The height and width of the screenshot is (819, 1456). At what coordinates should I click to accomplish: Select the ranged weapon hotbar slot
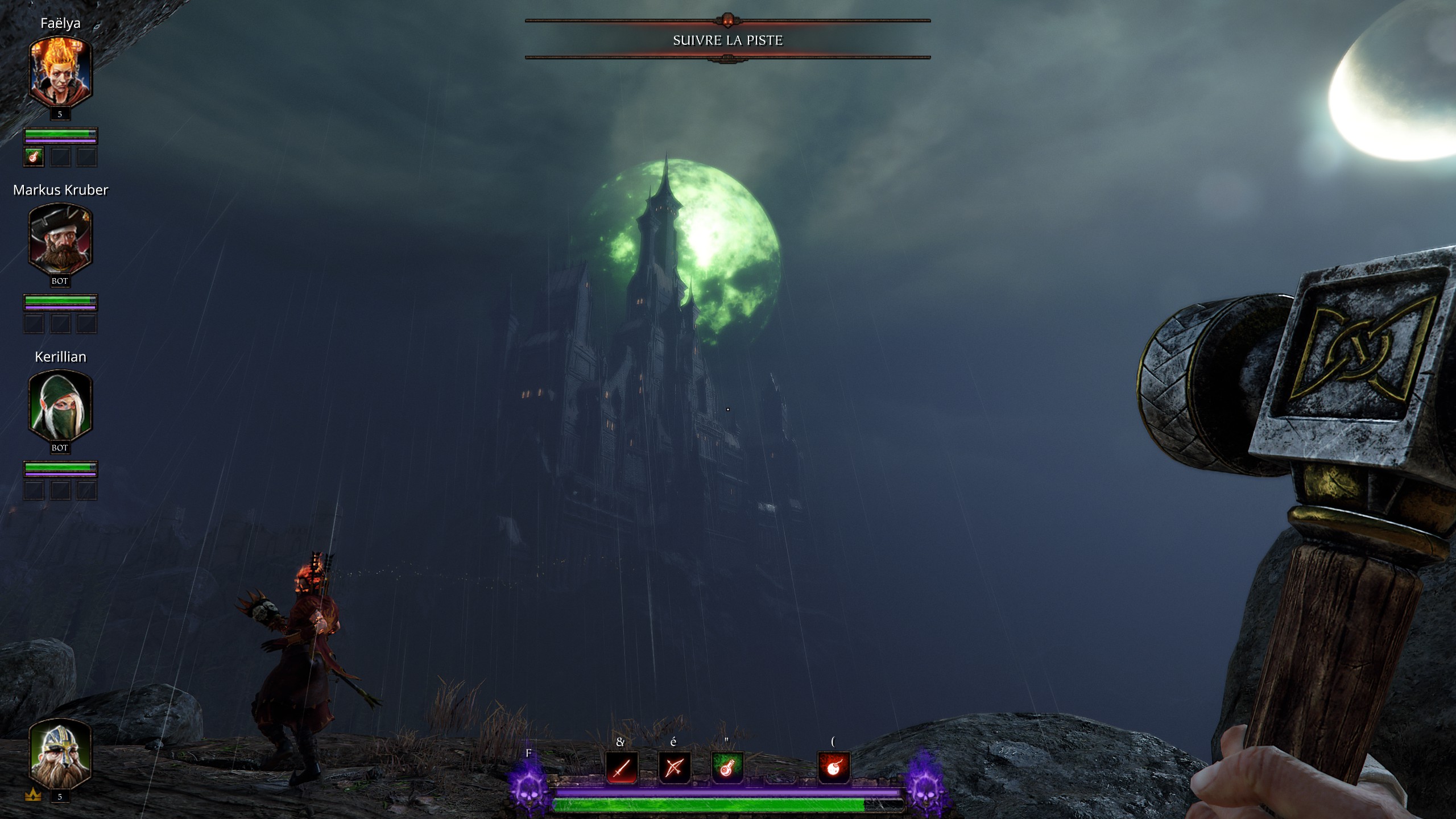(x=674, y=768)
